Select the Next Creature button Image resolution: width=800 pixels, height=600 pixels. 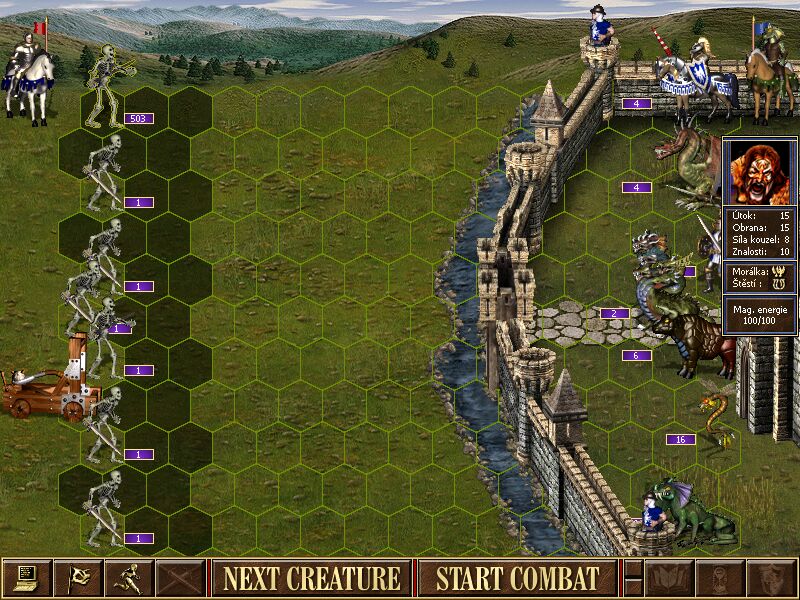point(311,578)
